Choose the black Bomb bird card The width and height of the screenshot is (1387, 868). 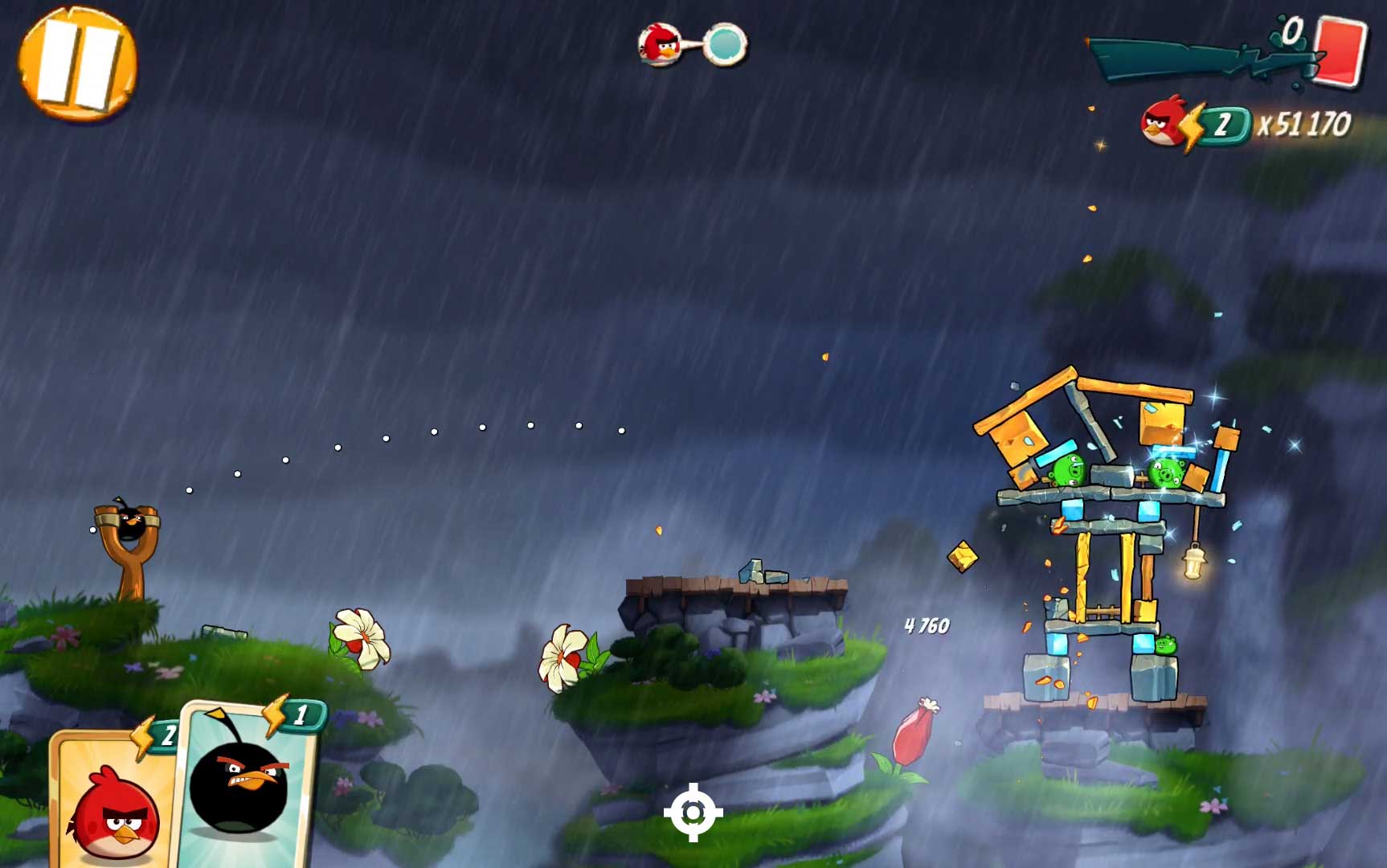click(x=244, y=785)
